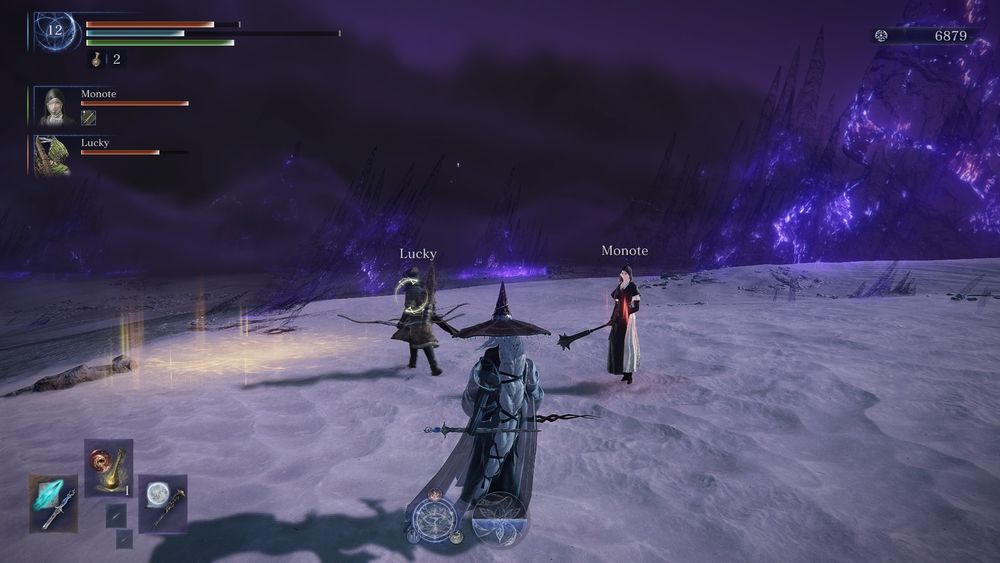The width and height of the screenshot is (1000, 563).
Task: Click the rune currency icon
Action: 881,36
